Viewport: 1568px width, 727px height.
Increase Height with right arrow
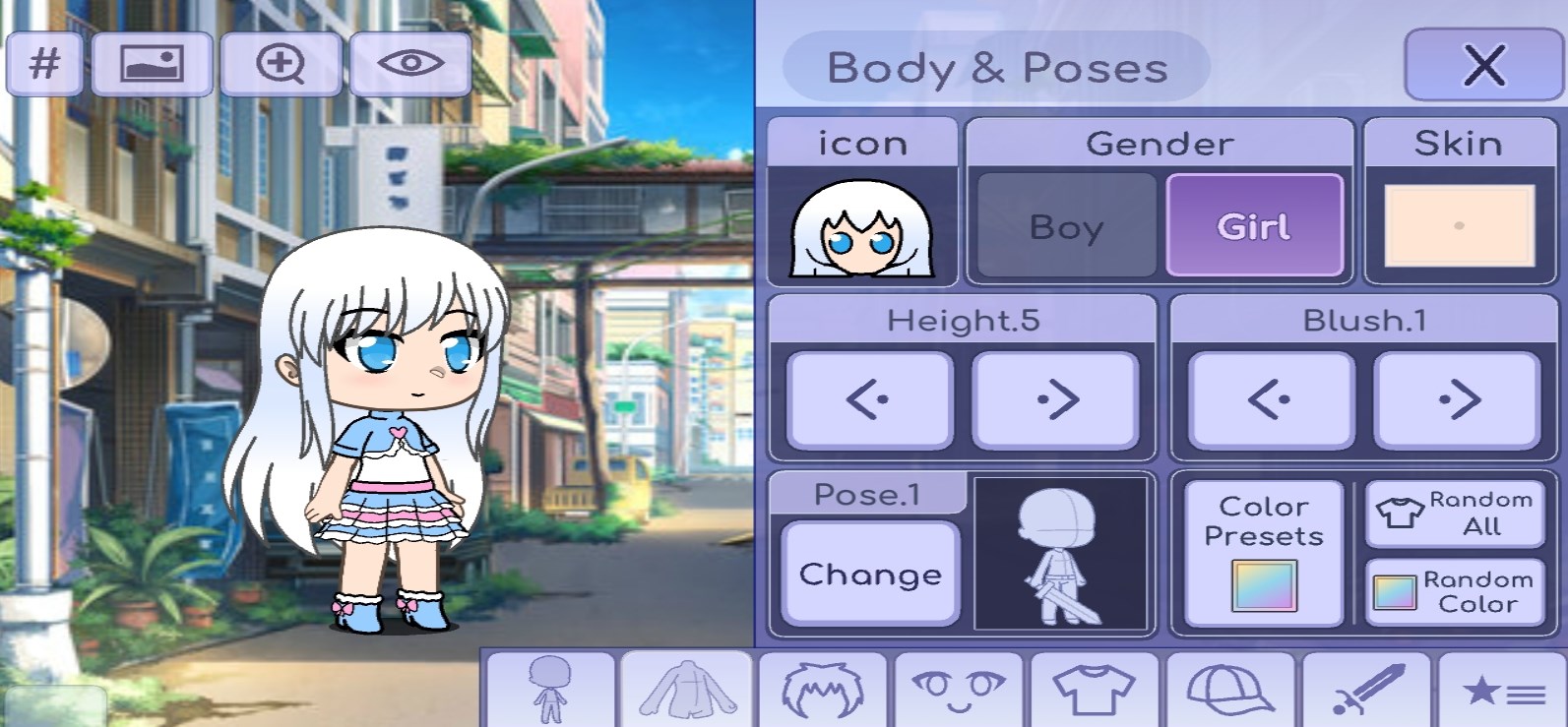[x=1057, y=399]
